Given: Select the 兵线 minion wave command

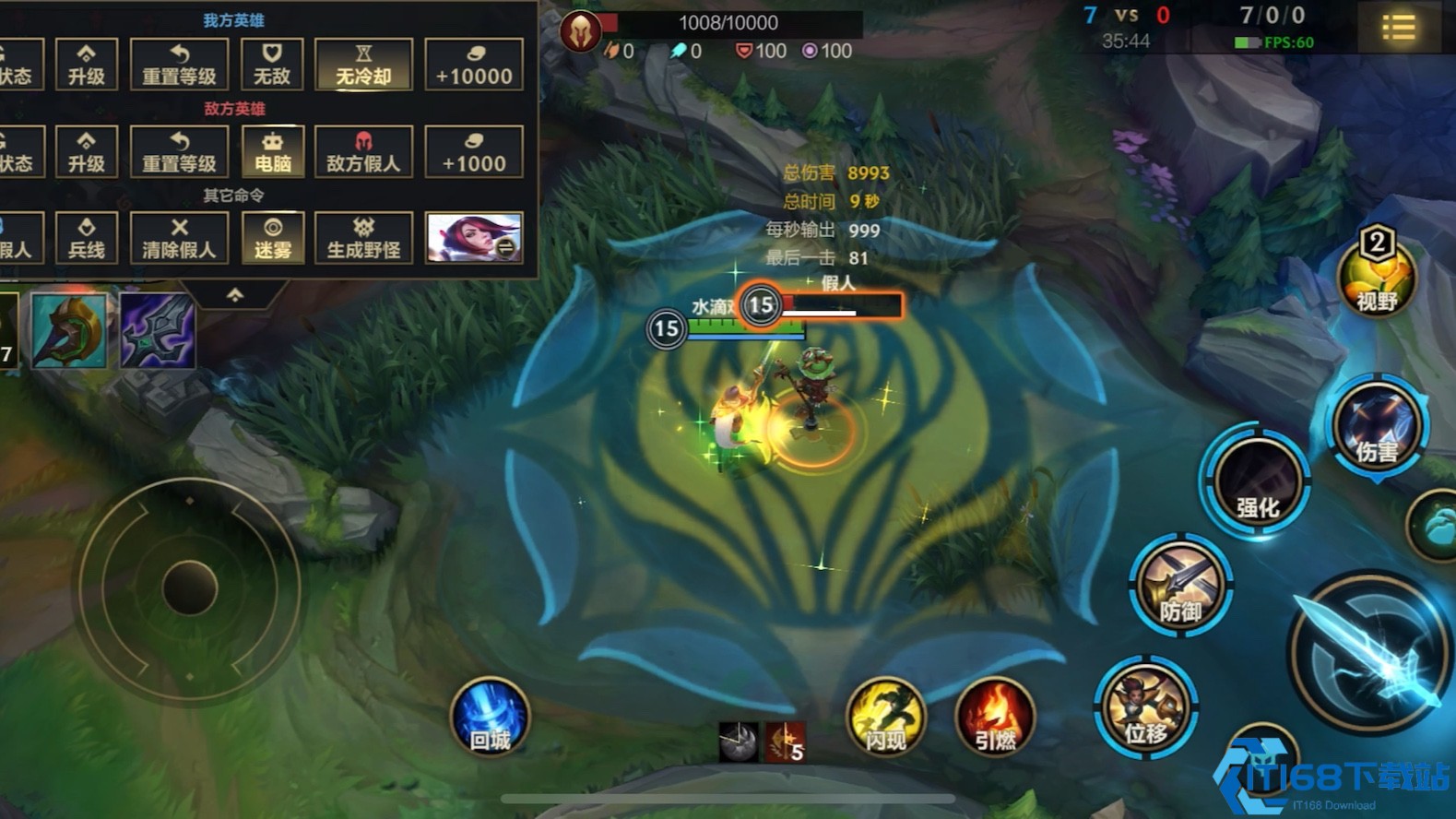Looking at the screenshot, I should coord(87,238).
